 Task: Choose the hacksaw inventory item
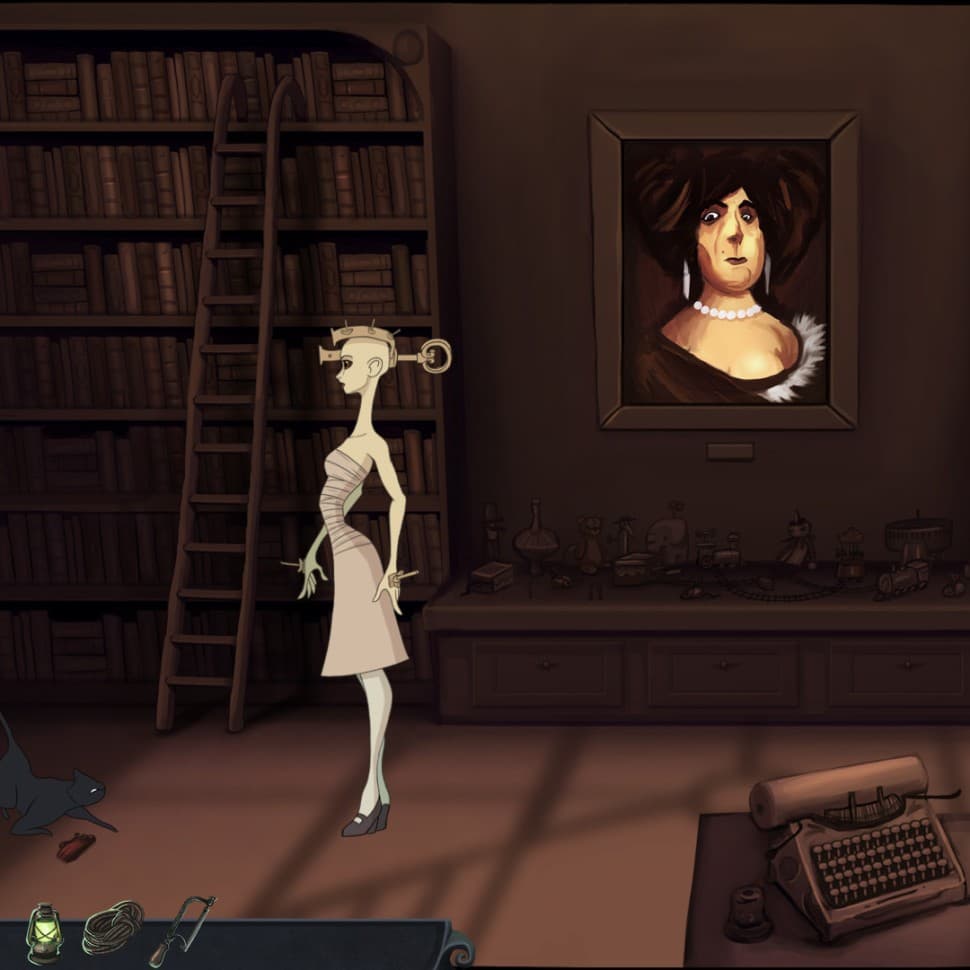pyautogui.click(x=181, y=926)
